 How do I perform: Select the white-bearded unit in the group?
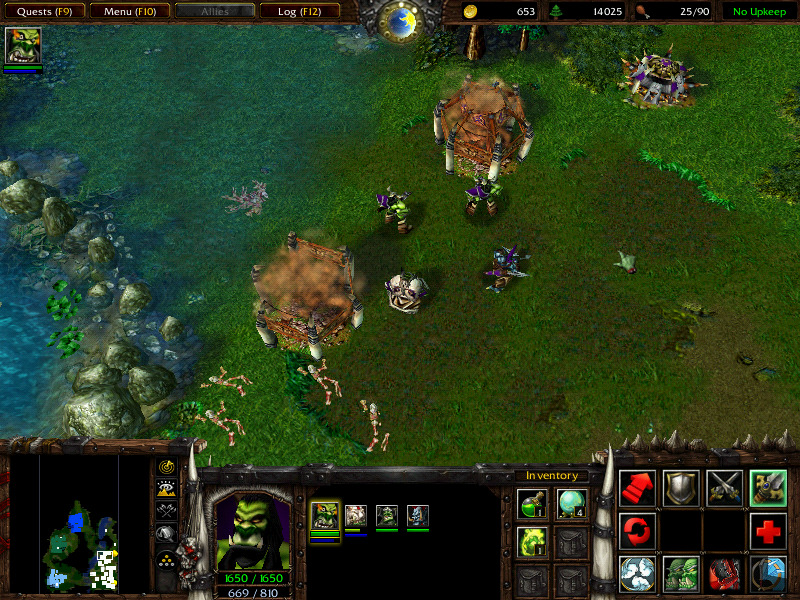(x=356, y=516)
